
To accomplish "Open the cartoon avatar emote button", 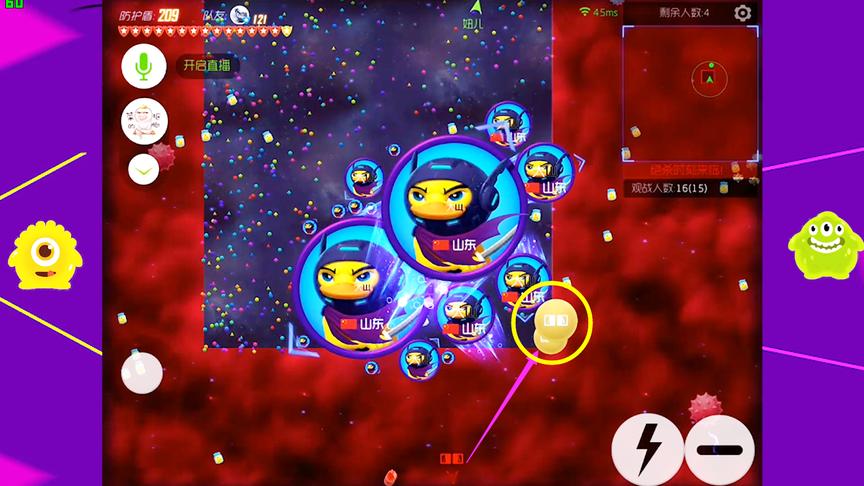I will 143,121.
